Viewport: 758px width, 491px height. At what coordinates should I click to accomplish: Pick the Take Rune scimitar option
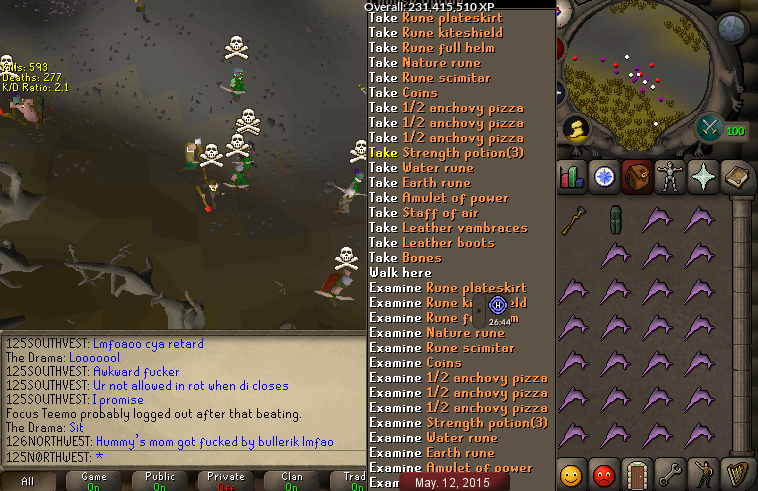coord(429,78)
